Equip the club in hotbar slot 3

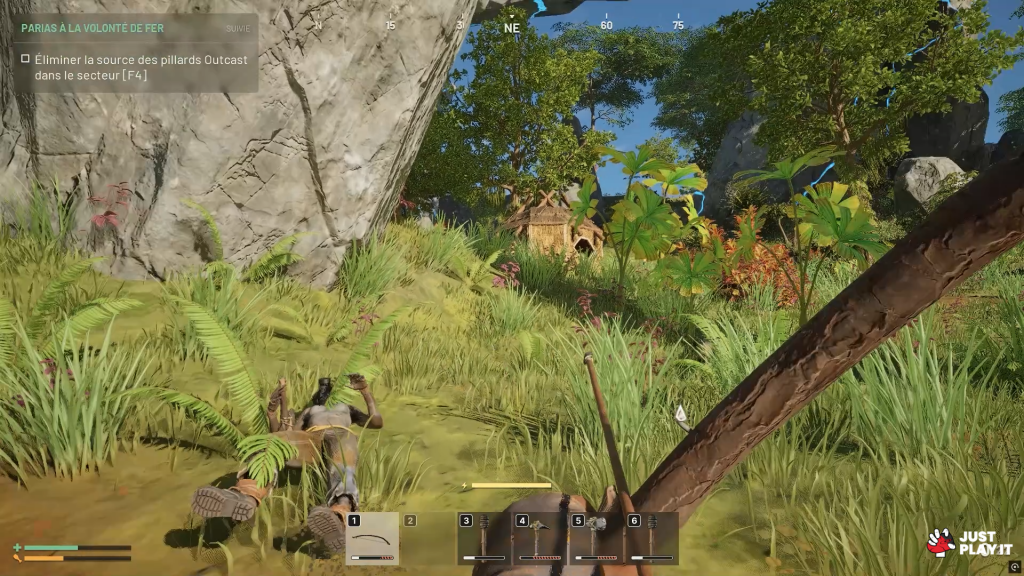484,539
